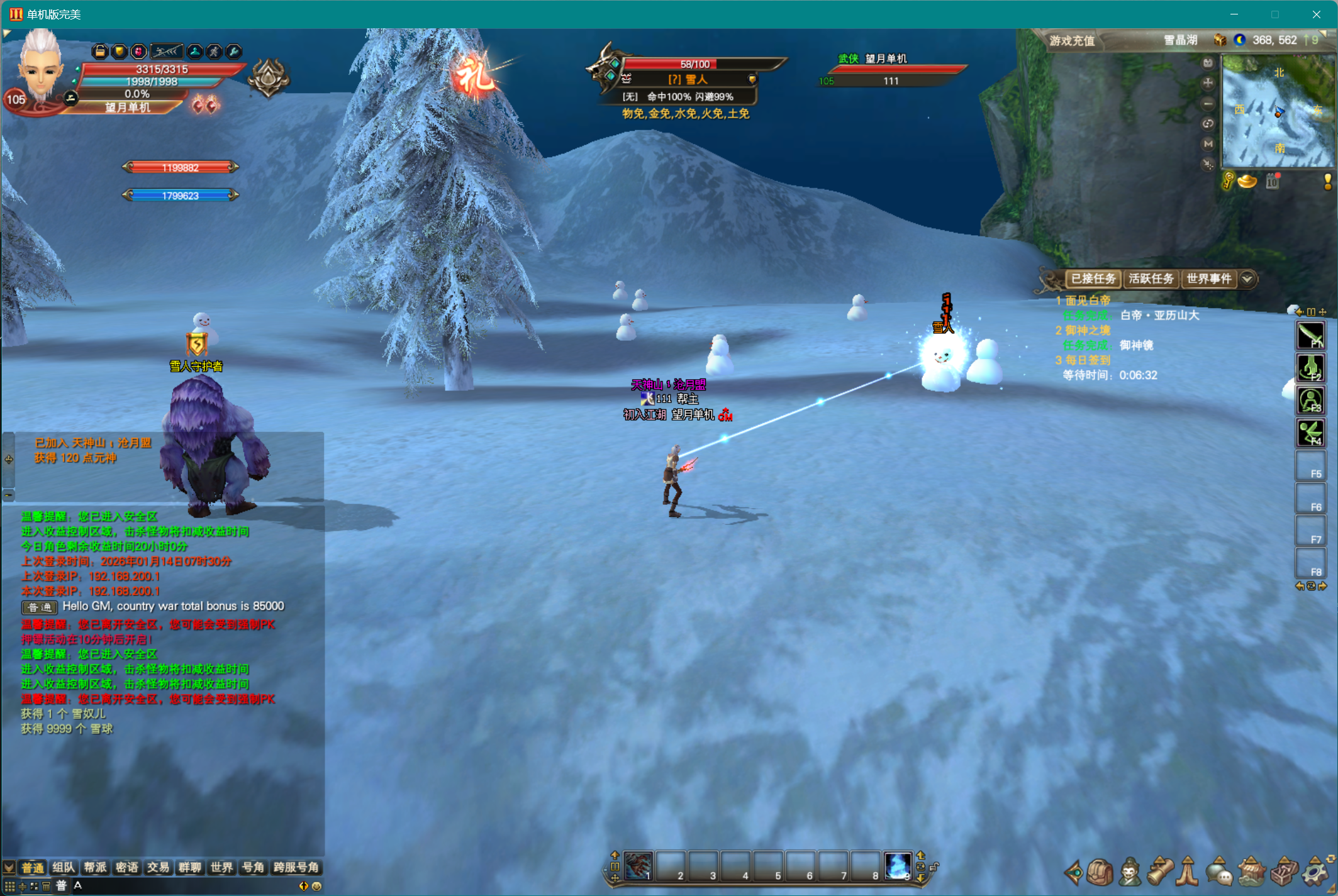The width and height of the screenshot is (1338, 896).
Task: Click the 游戏充值 recharge button
Action: 1072,41
